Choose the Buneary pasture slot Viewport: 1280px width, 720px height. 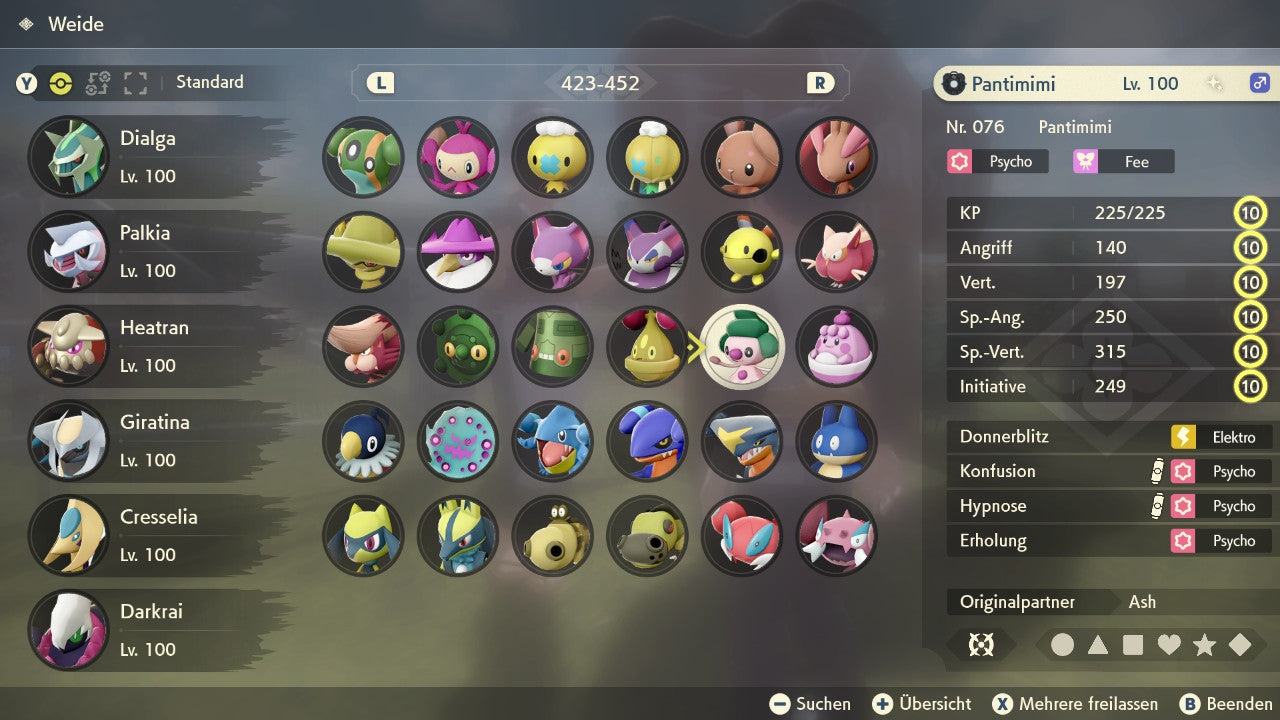point(742,157)
